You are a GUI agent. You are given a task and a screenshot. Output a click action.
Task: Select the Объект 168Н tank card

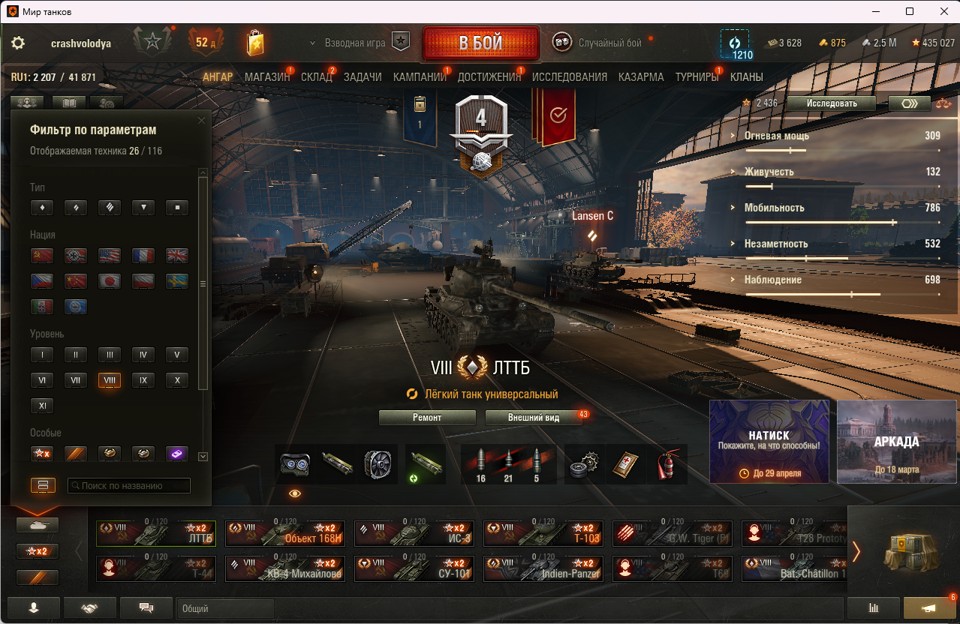[285, 533]
